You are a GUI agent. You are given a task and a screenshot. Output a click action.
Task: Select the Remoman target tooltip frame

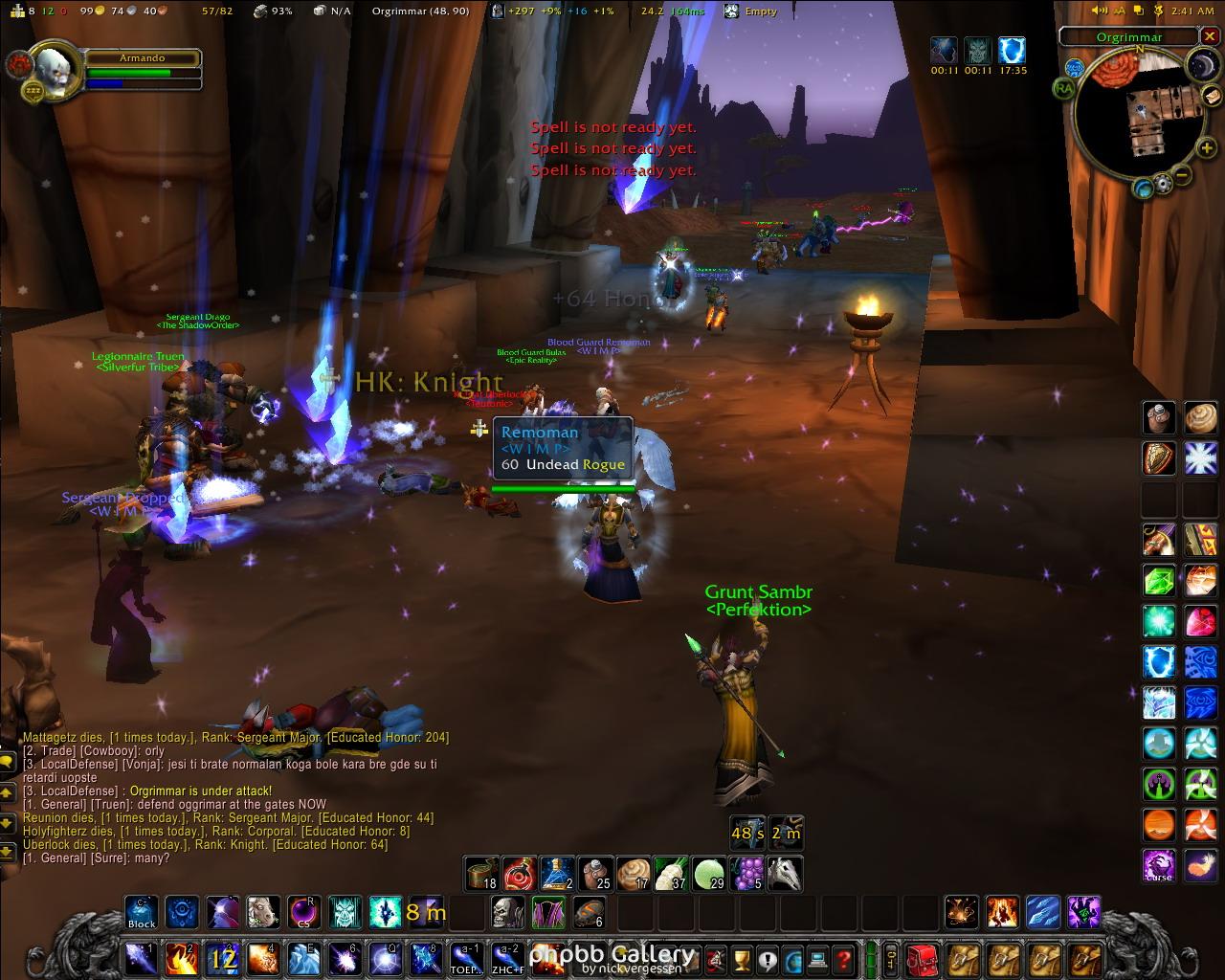[x=563, y=448]
